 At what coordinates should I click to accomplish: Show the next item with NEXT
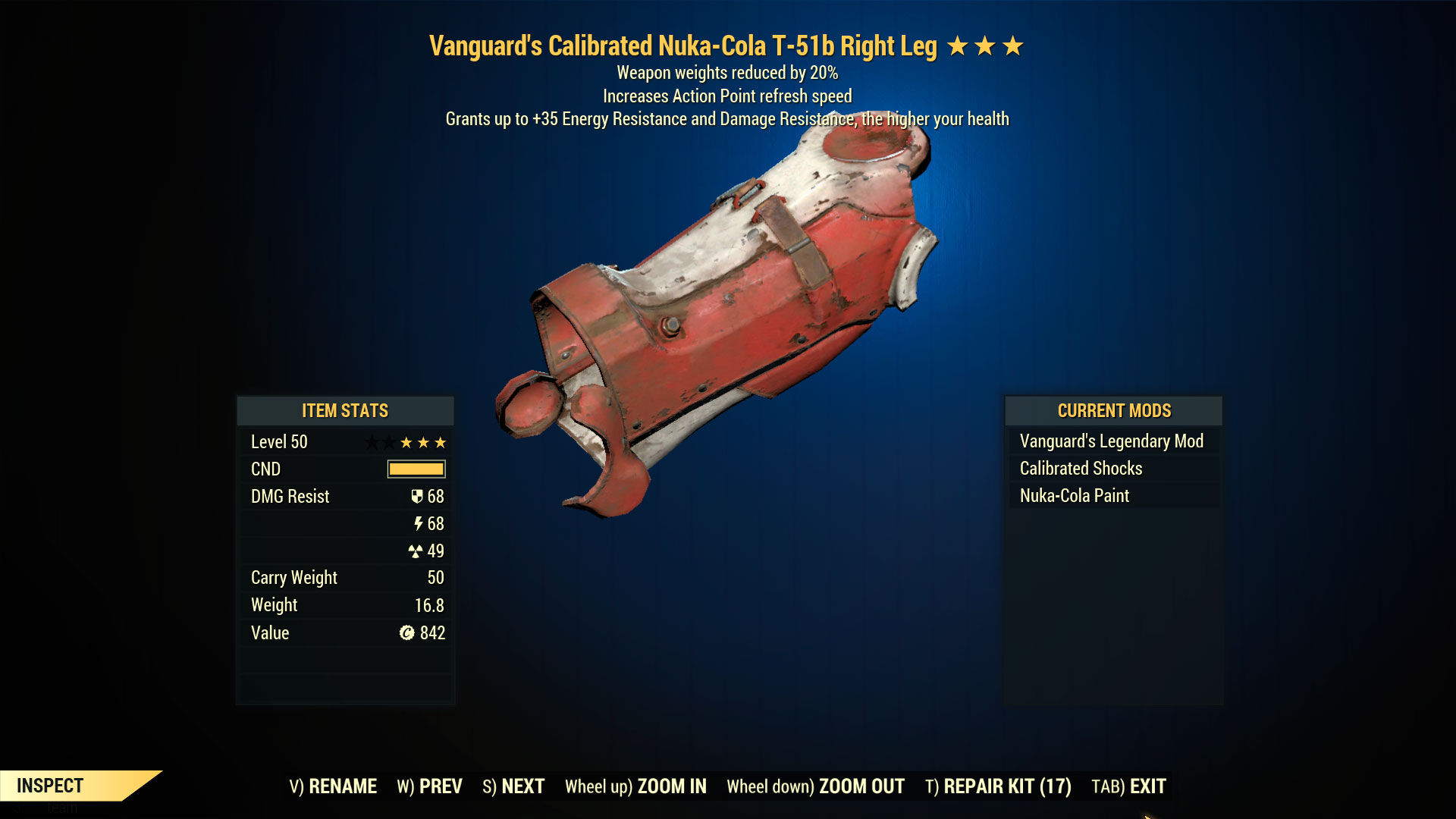point(513,786)
